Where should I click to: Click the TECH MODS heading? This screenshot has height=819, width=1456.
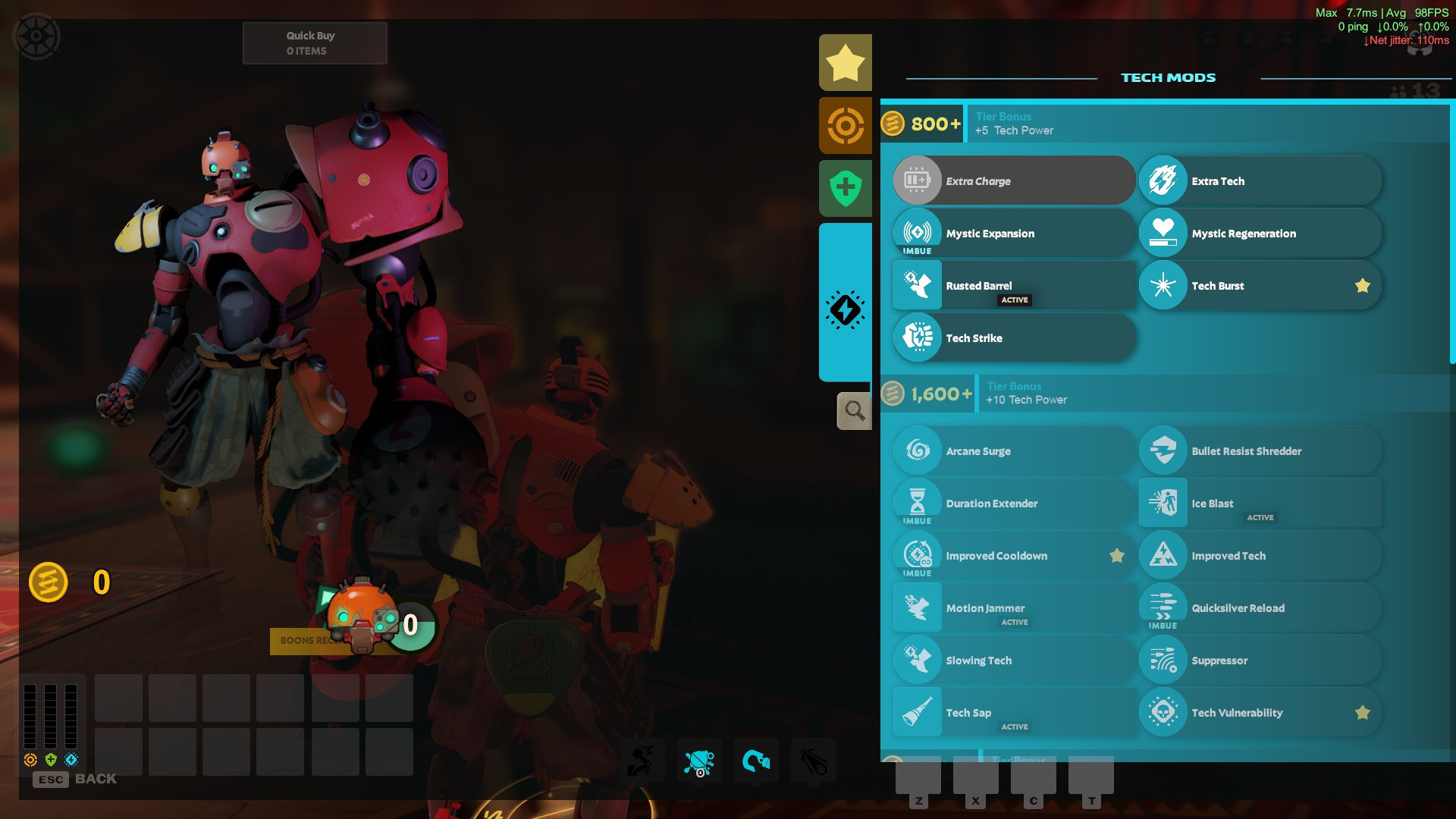click(x=1168, y=77)
